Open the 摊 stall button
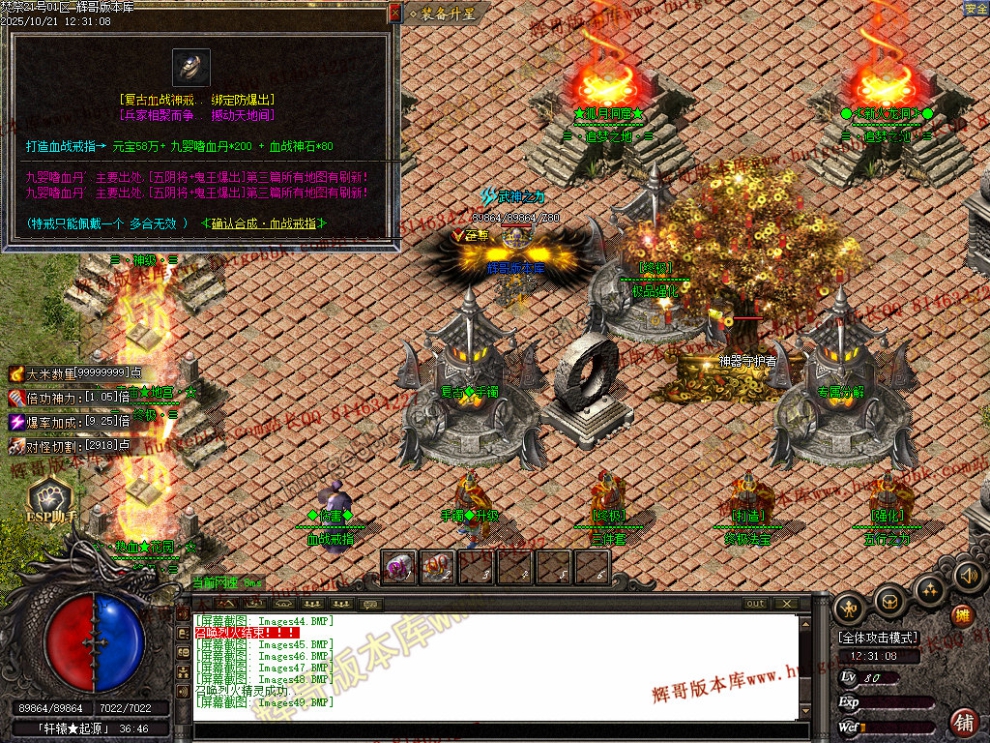 click(x=962, y=617)
